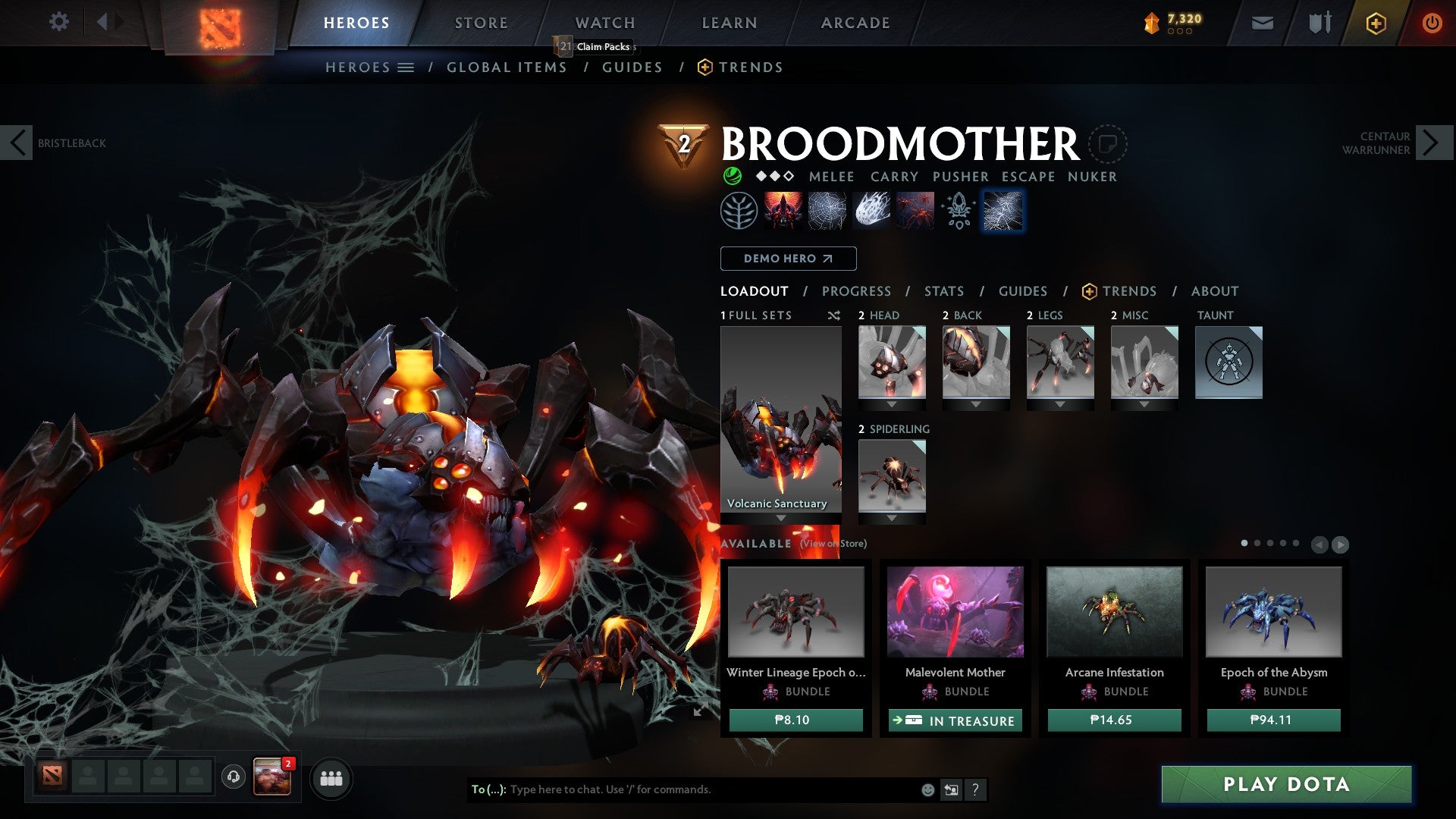Toggle voice chat with the headset icon

[233, 778]
